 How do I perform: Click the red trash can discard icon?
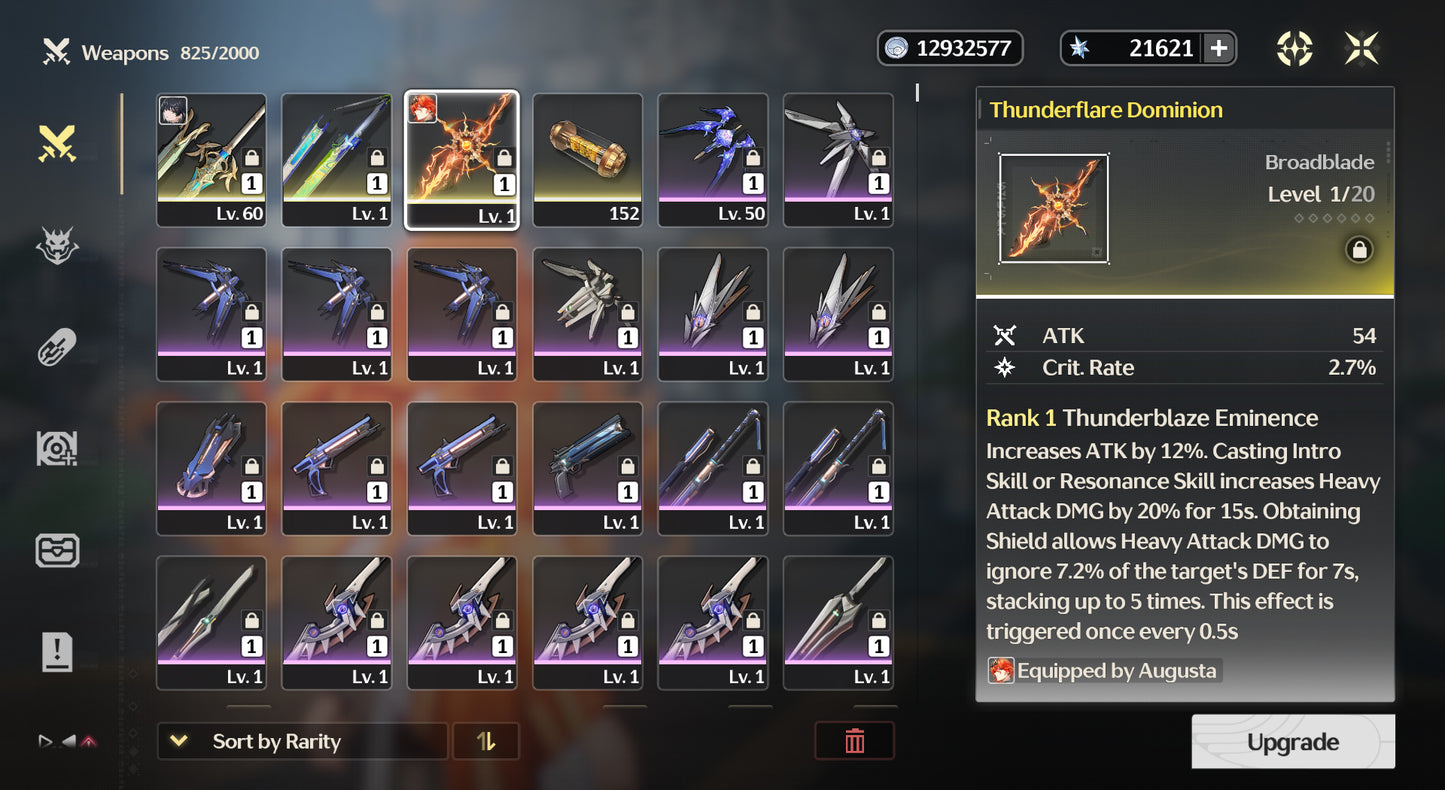click(855, 741)
